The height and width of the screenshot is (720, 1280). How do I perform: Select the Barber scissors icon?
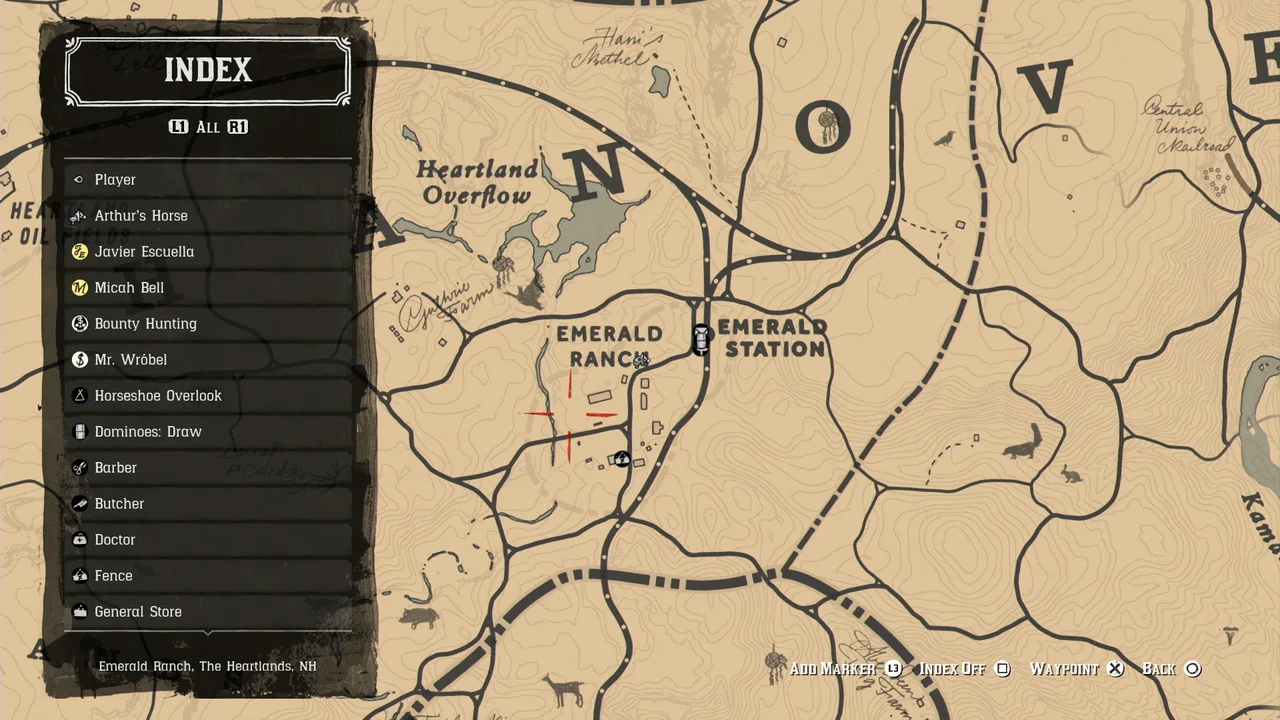[x=79, y=467]
